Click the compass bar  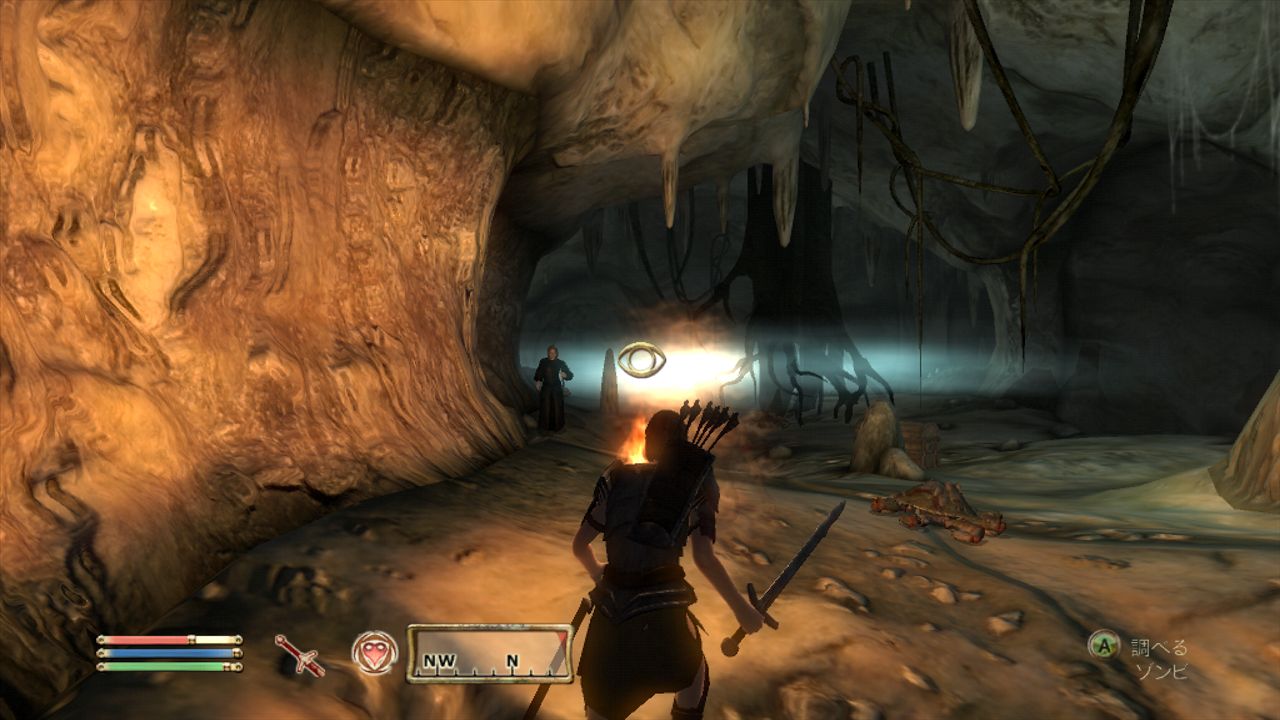click(489, 654)
